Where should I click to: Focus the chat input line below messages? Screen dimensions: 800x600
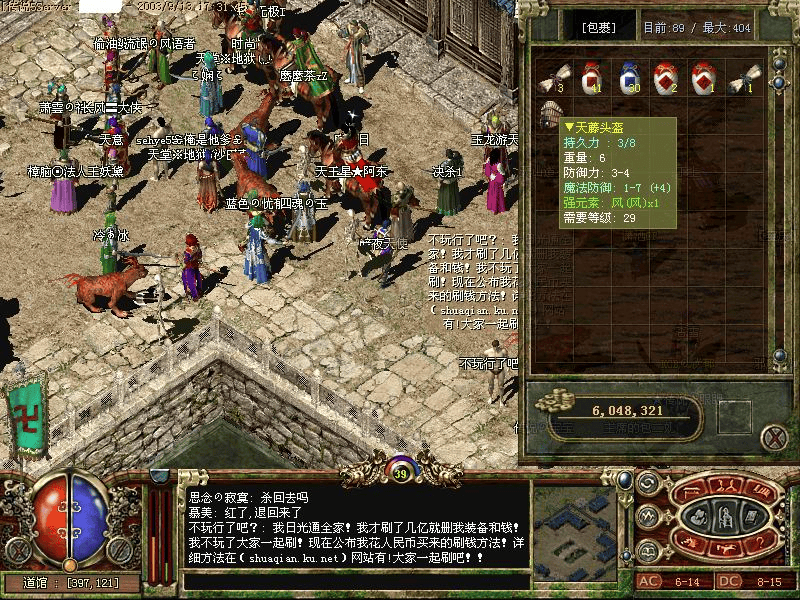pos(355,578)
